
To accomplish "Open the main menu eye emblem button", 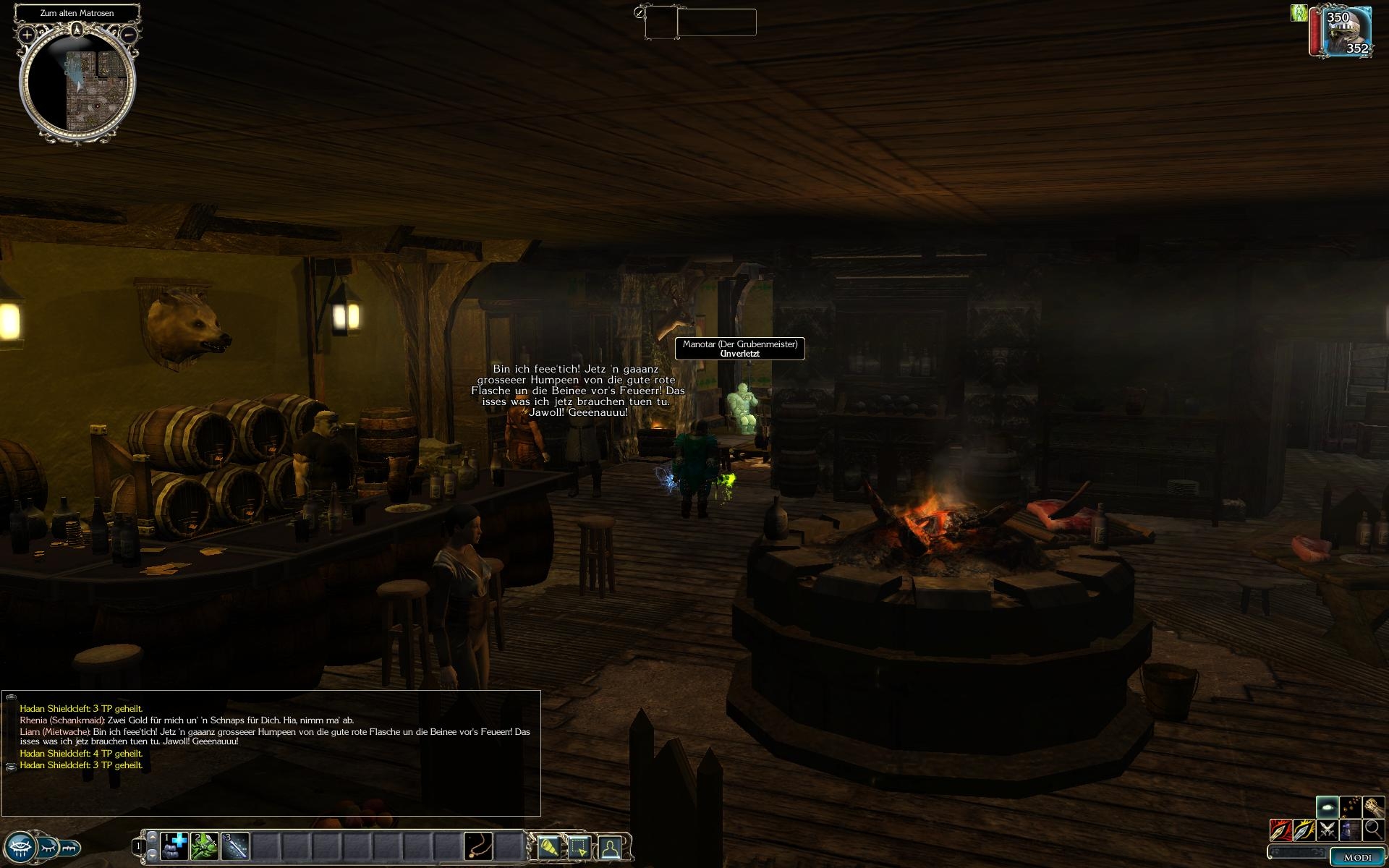I will [20, 847].
